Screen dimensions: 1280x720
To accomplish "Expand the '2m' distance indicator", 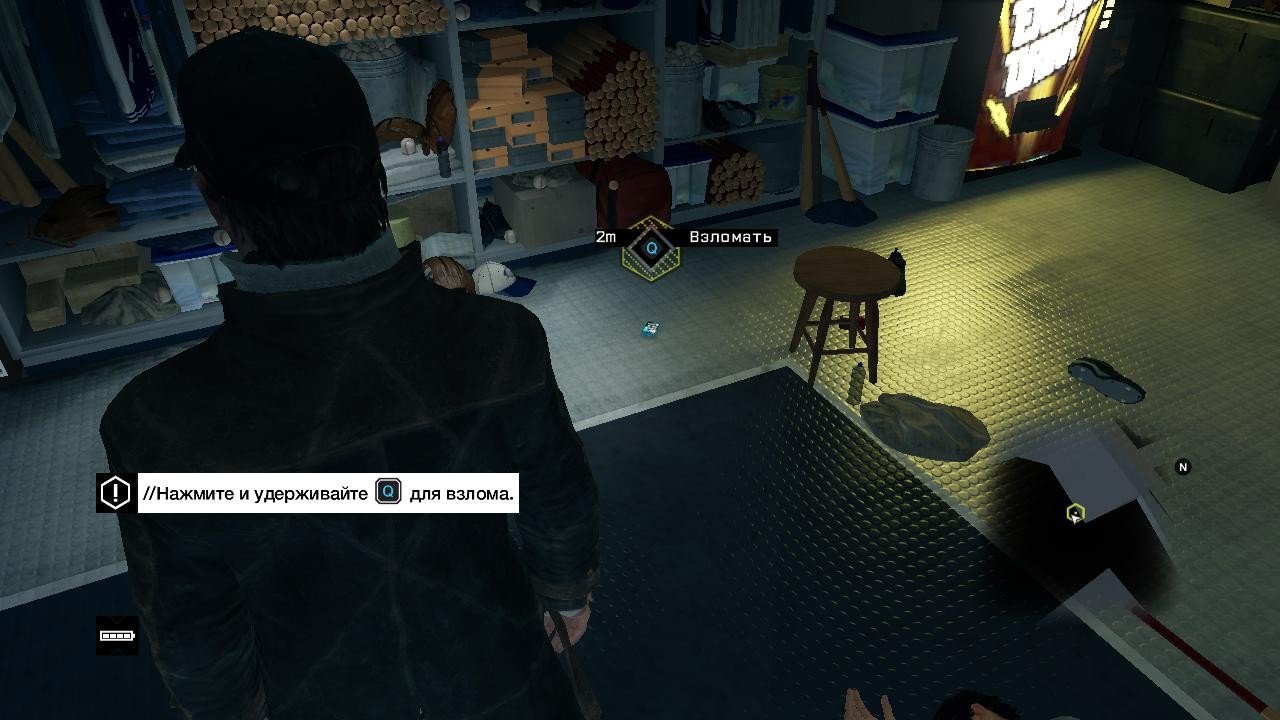I will click(x=603, y=237).
